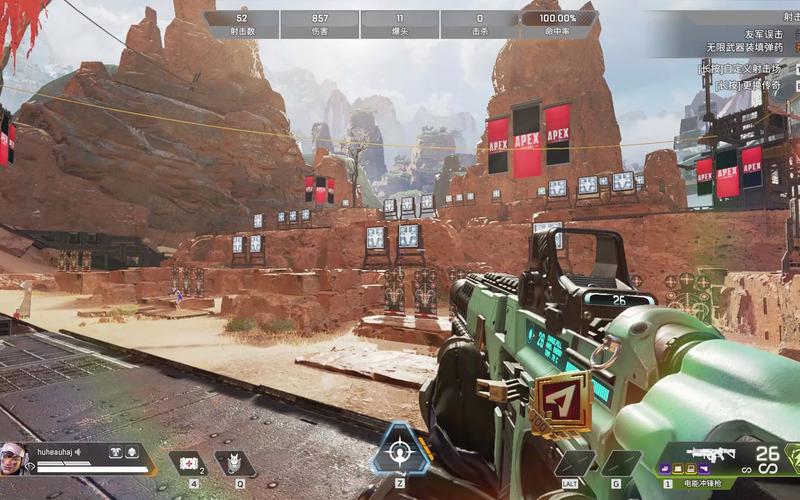This screenshot has width=800, height=500.
Task: Click the knockdown shield icon by player name
Action: pos(115,452)
